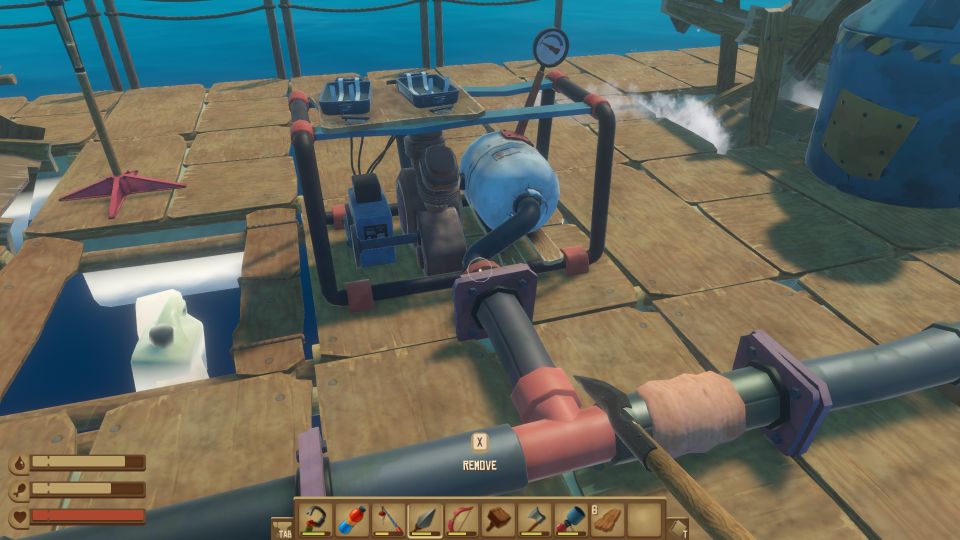Equip the fishing rod from the hotbar
Viewport: 960px width, 540px height.
click(389, 519)
